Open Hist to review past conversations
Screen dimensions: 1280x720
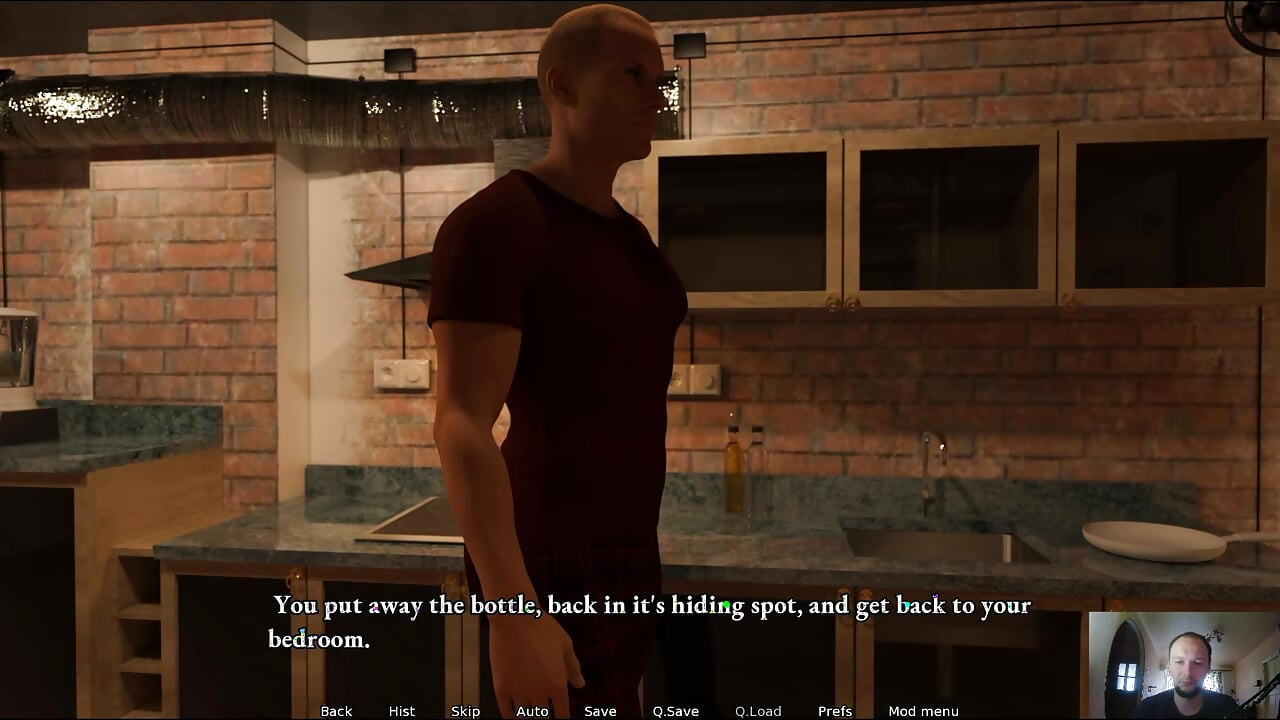[401, 710]
